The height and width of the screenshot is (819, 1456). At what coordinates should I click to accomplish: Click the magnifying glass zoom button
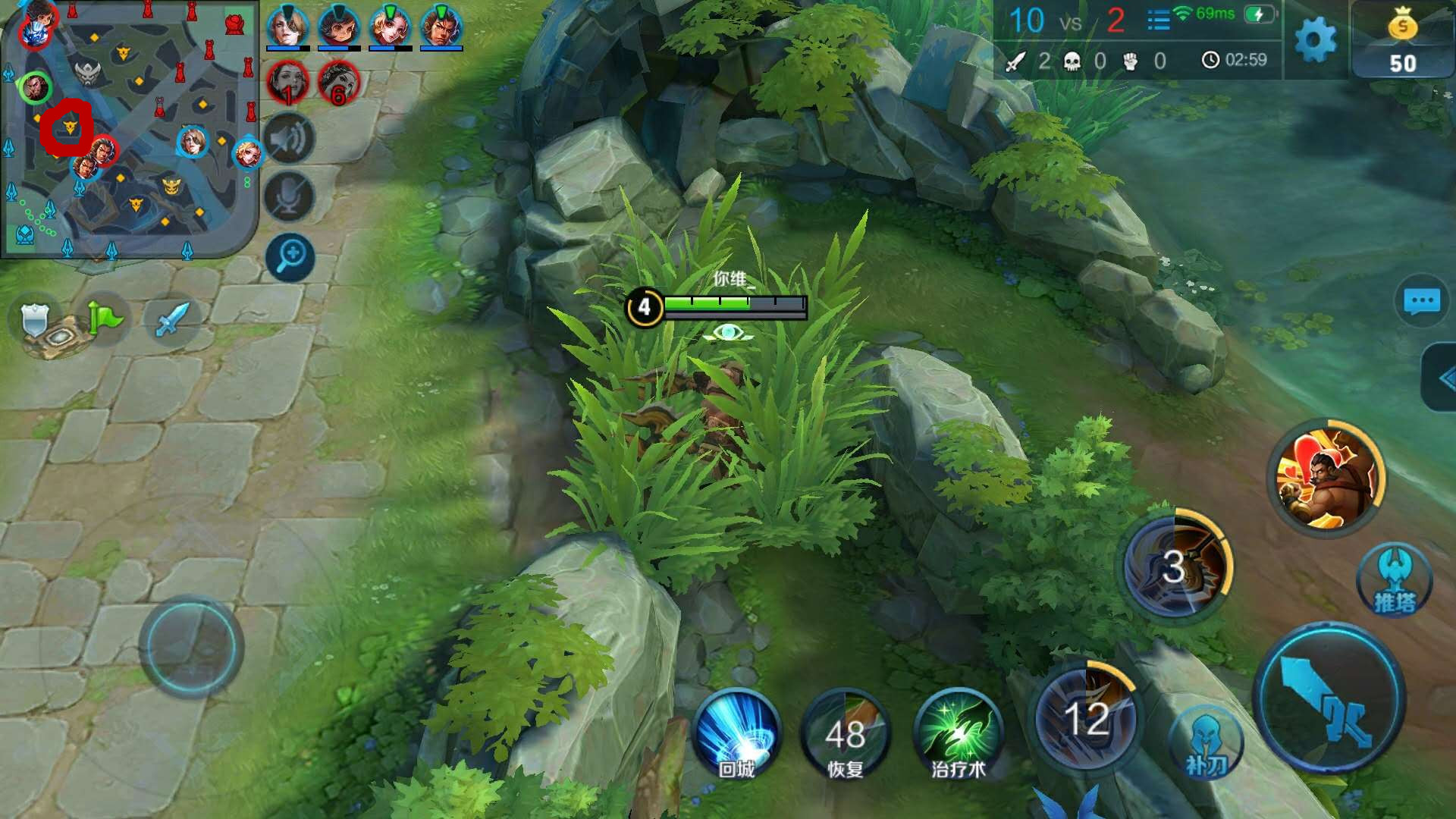click(290, 256)
